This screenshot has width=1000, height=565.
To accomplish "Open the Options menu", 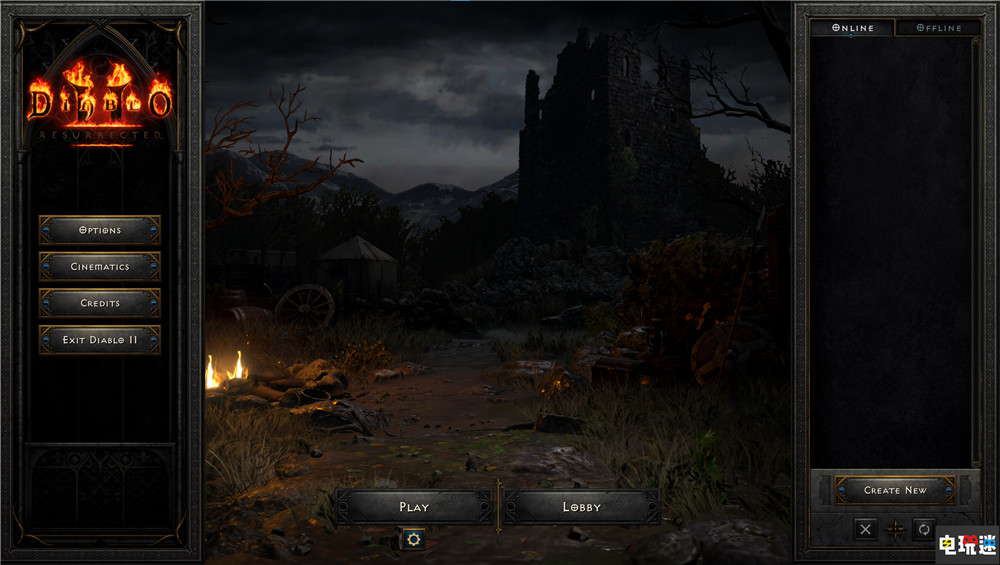I will coord(99,230).
